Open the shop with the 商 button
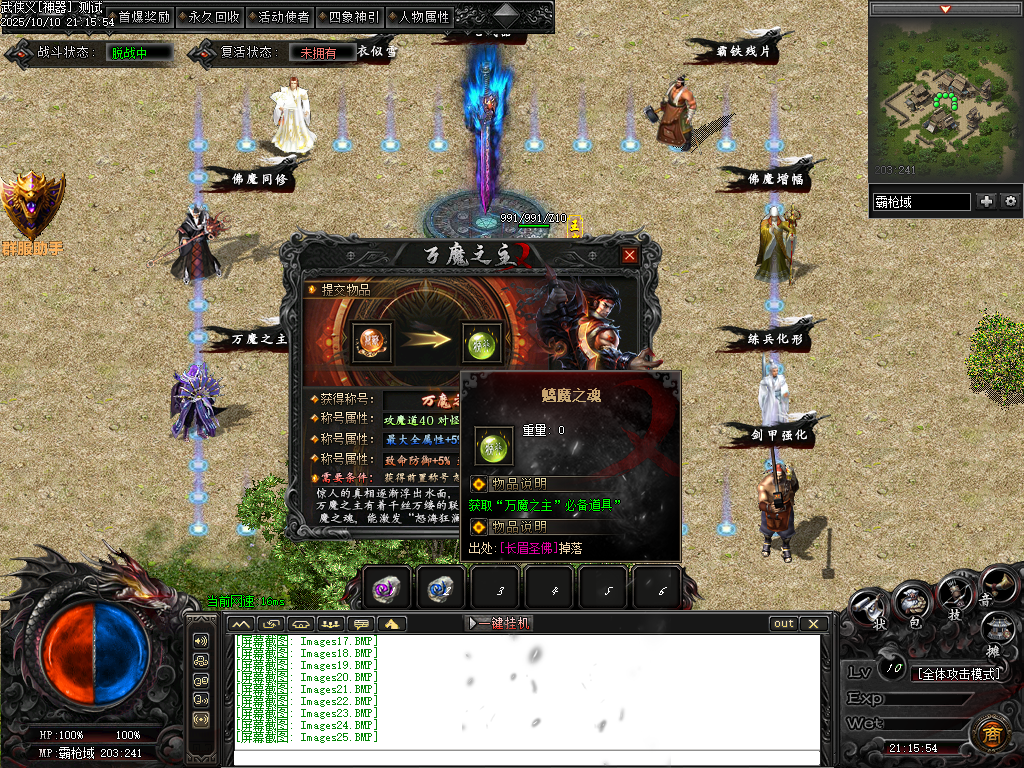Viewport: 1024px width, 768px height. tap(990, 733)
